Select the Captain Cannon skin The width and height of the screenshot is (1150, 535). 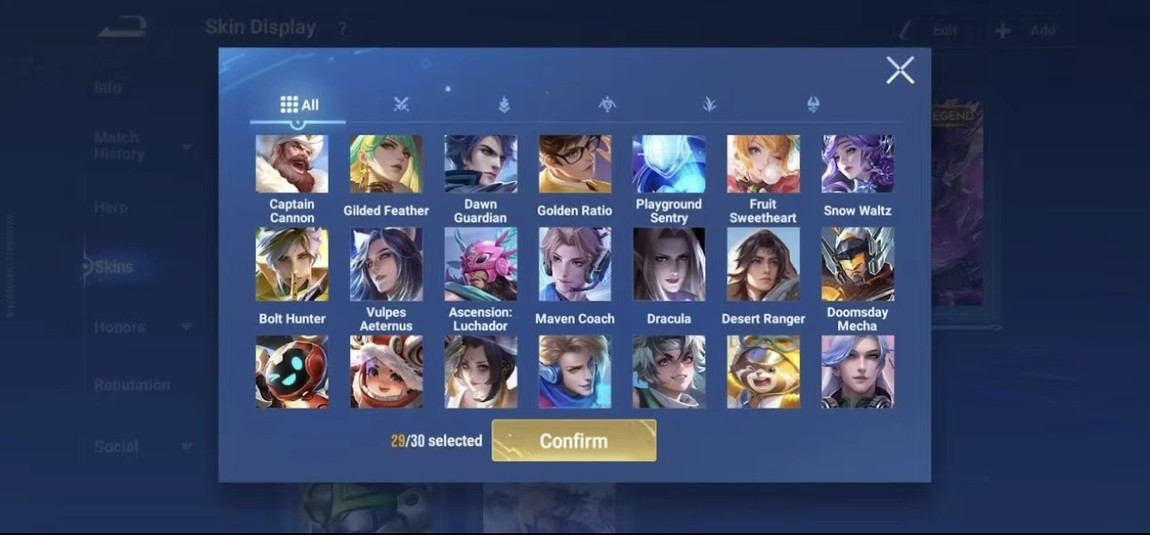click(x=291, y=164)
